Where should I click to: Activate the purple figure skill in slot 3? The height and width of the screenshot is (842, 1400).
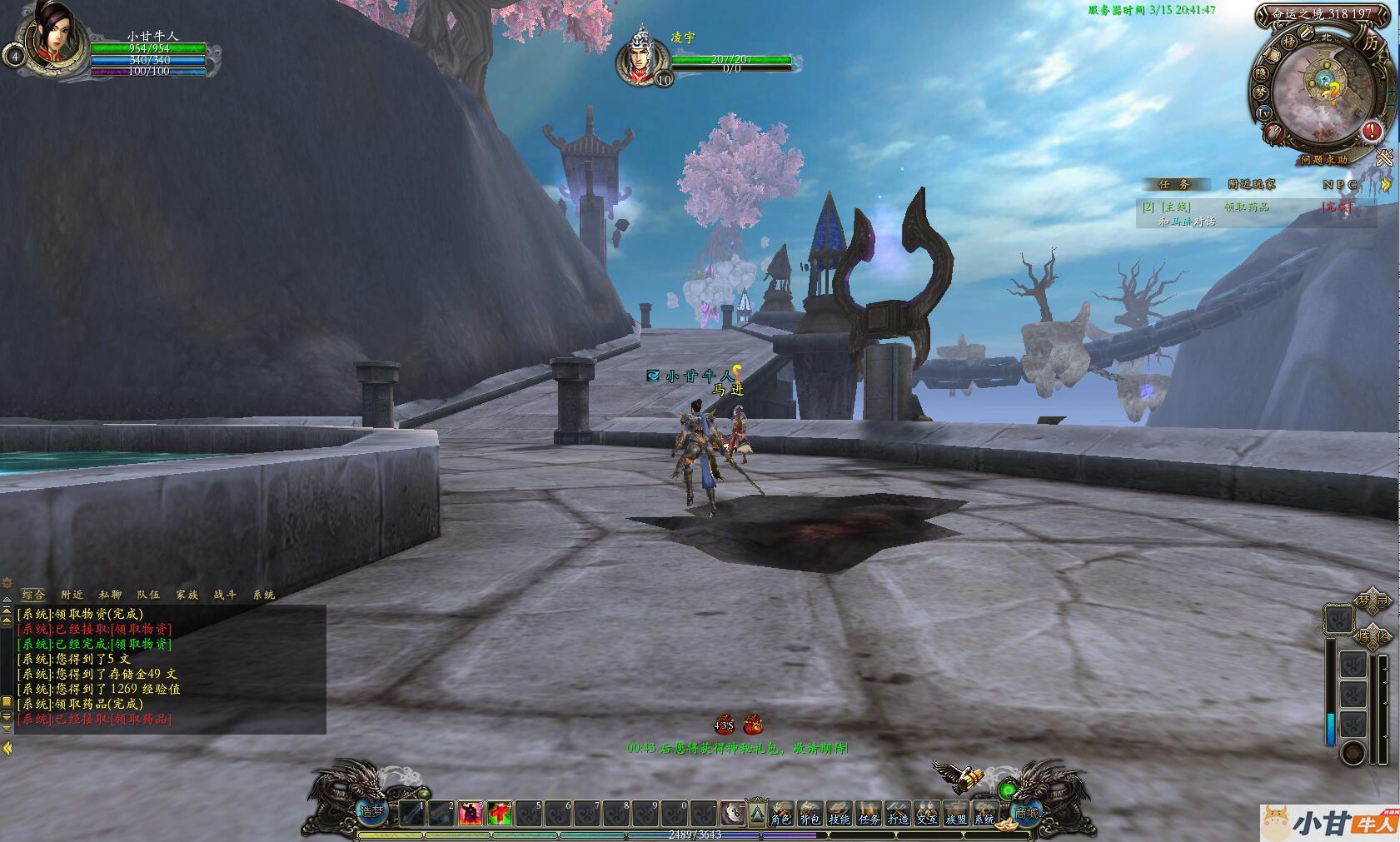(471, 813)
